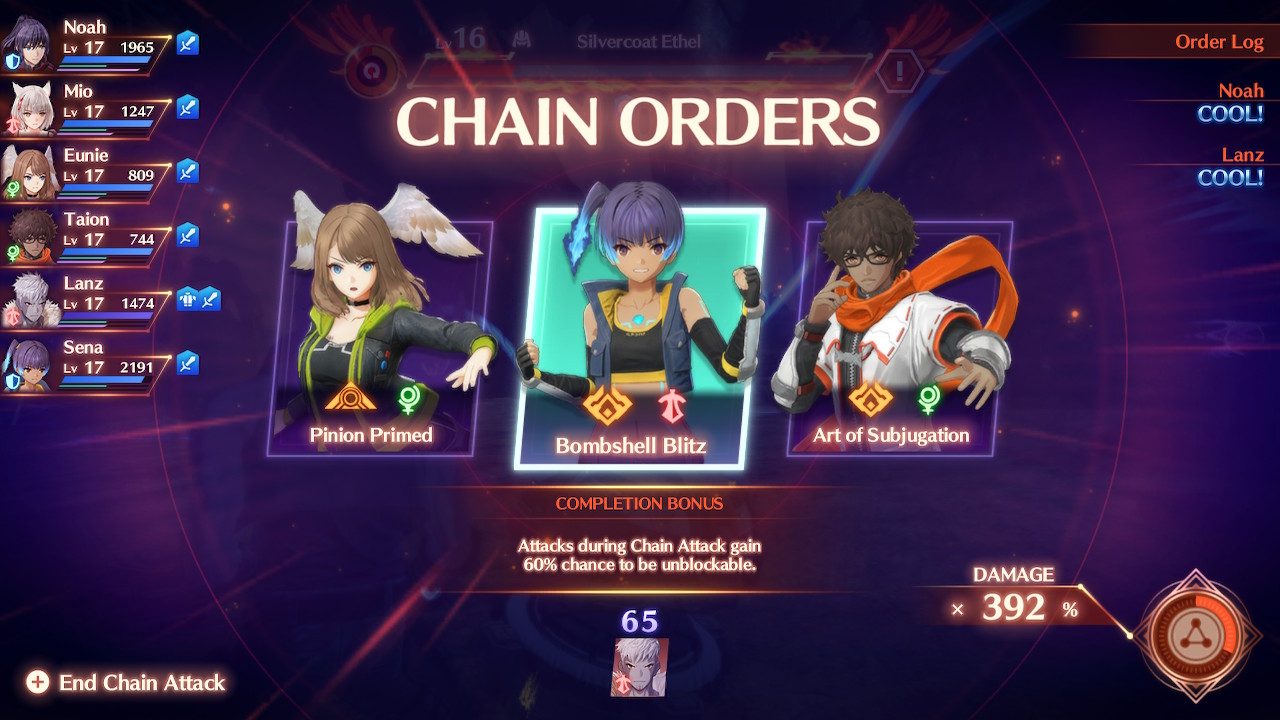Select Eunie in the party list
This screenshot has height=720, width=1280.
[85, 174]
